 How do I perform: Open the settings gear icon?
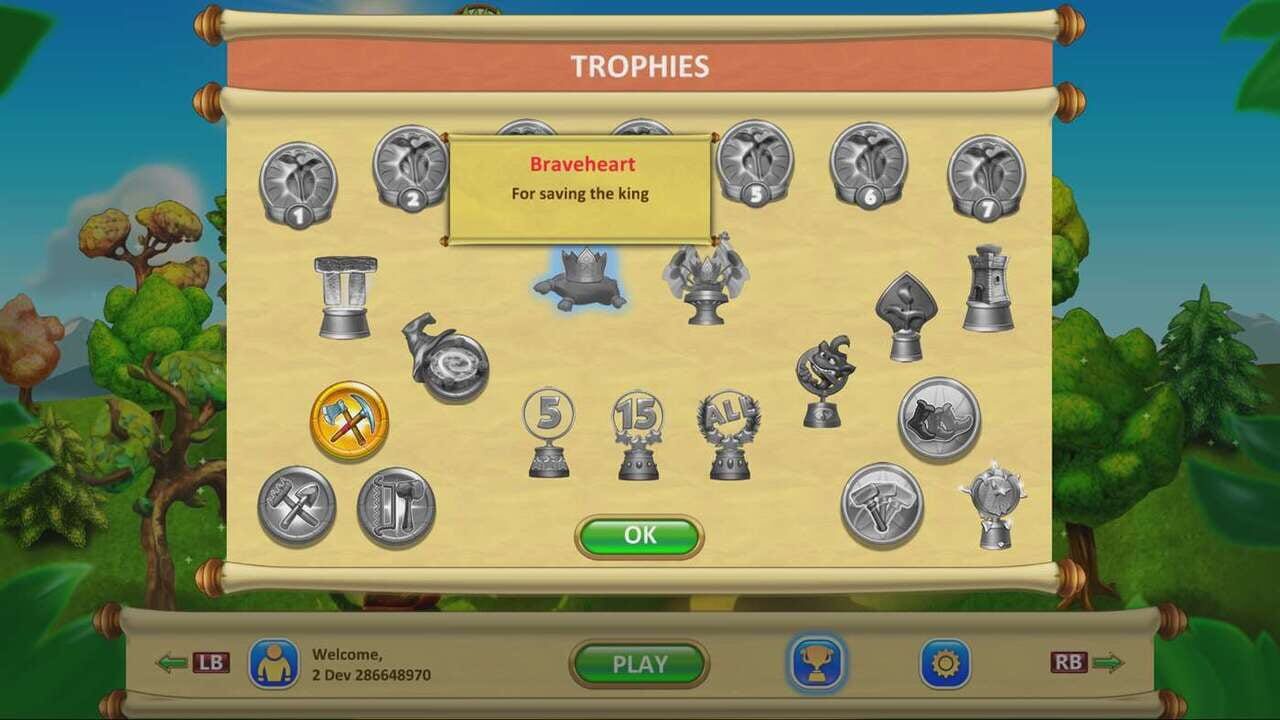pyautogui.click(x=941, y=663)
